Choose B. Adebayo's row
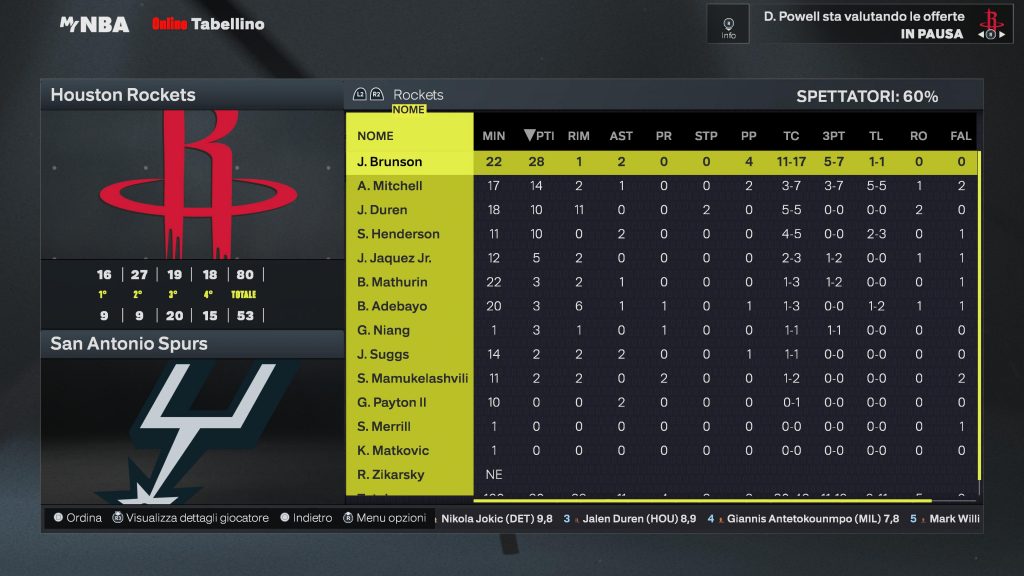Viewport: 1024px width, 576px height. click(390, 306)
